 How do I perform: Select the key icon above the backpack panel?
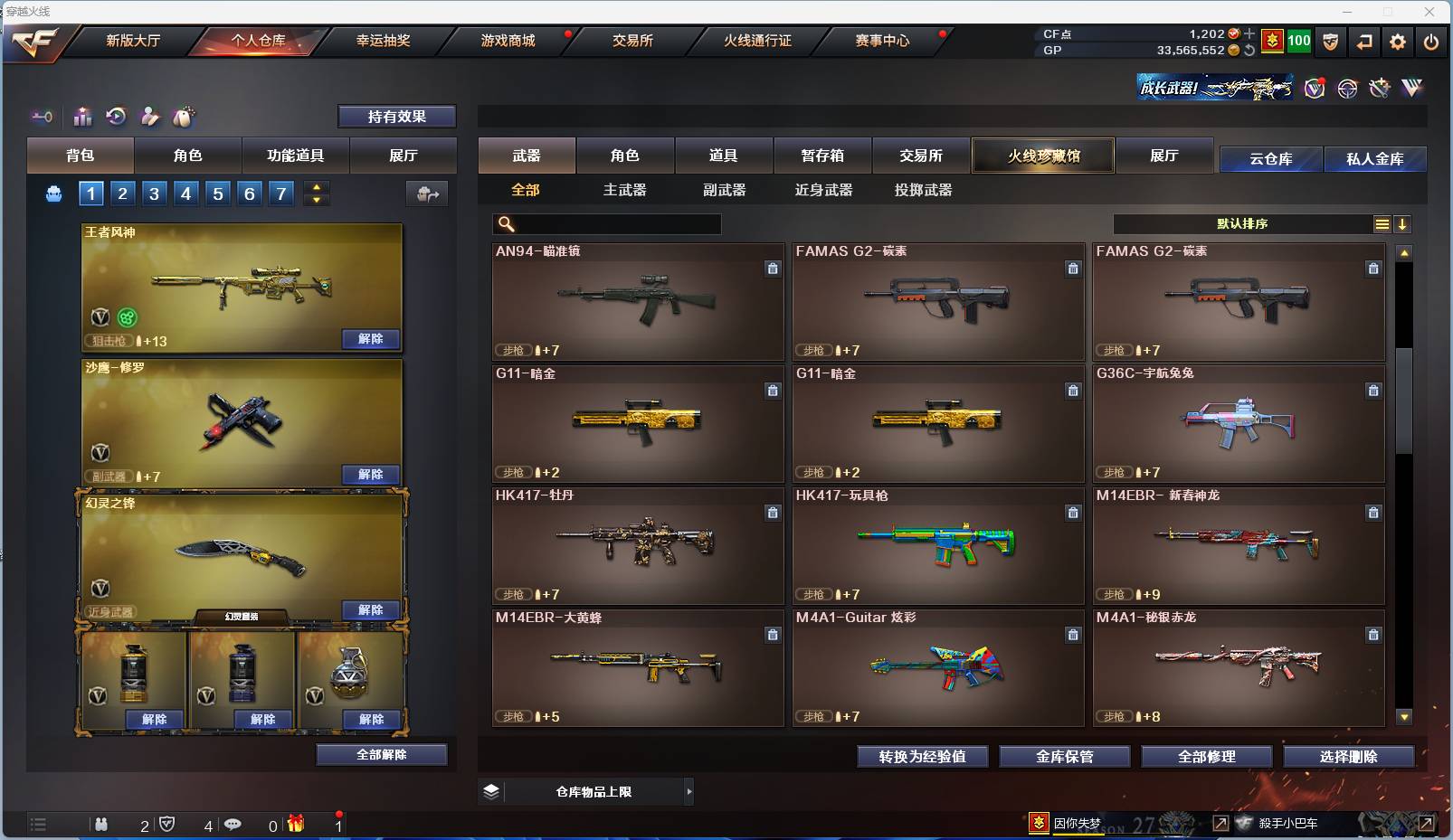pyautogui.click(x=42, y=116)
